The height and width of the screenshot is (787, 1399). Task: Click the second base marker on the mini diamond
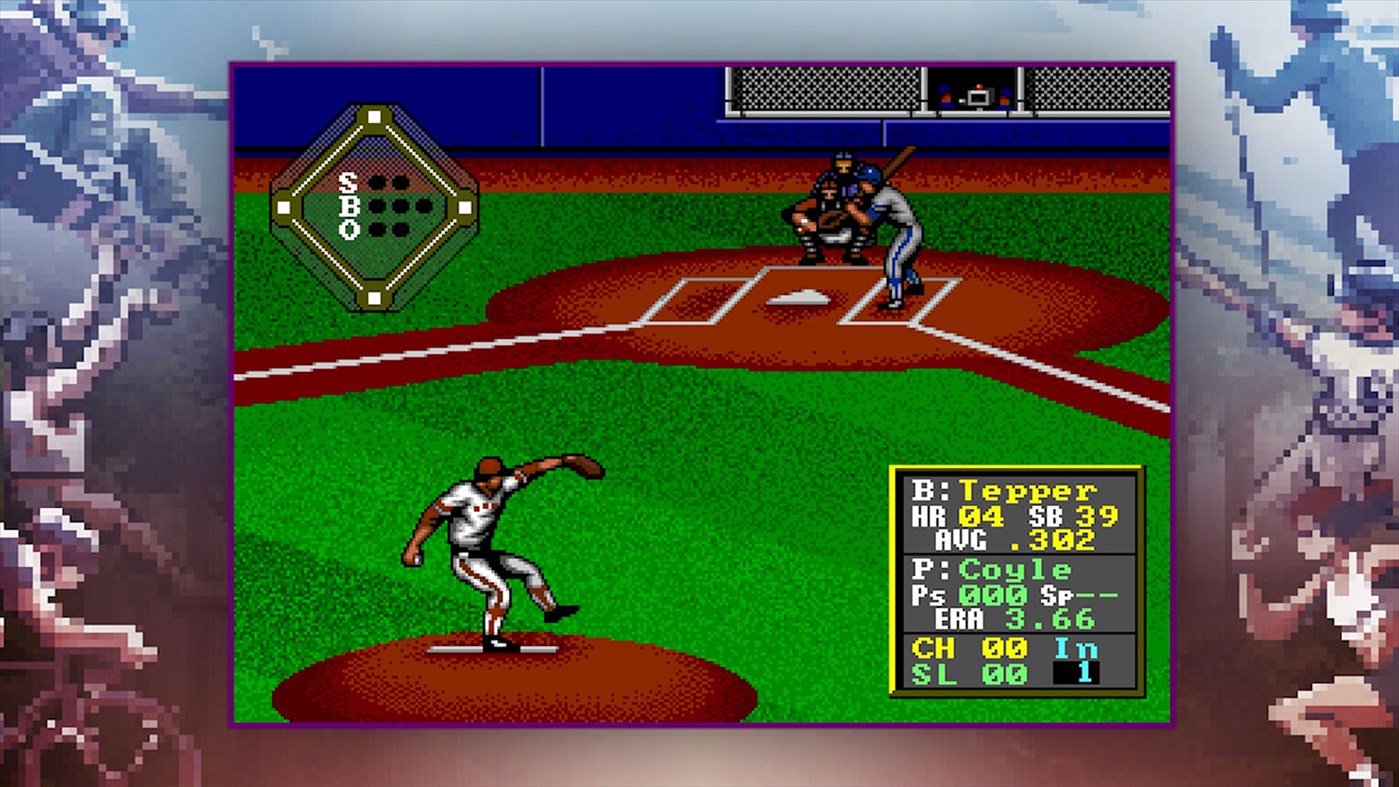(374, 115)
